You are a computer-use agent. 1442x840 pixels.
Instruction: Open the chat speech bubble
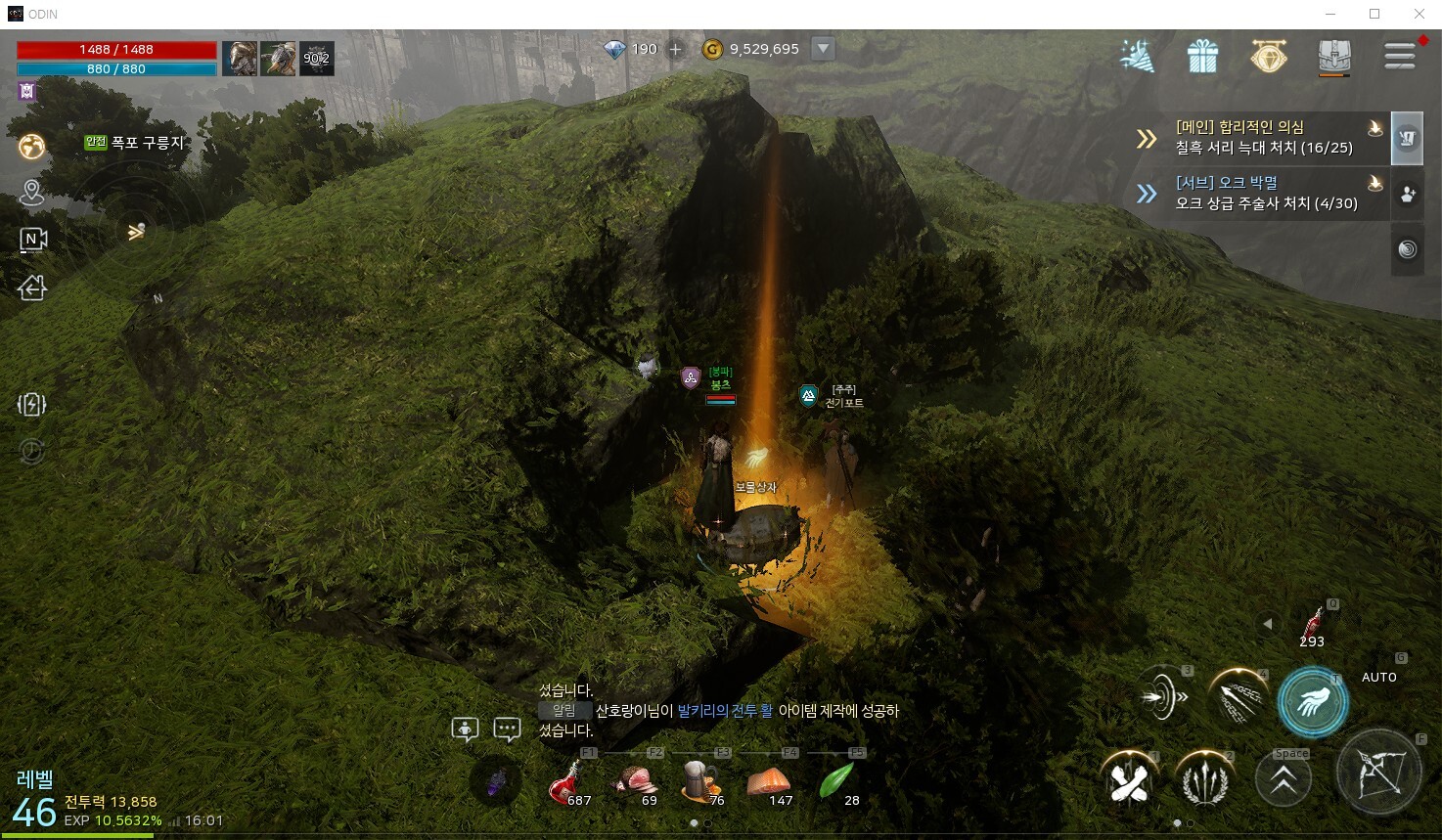(507, 729)
